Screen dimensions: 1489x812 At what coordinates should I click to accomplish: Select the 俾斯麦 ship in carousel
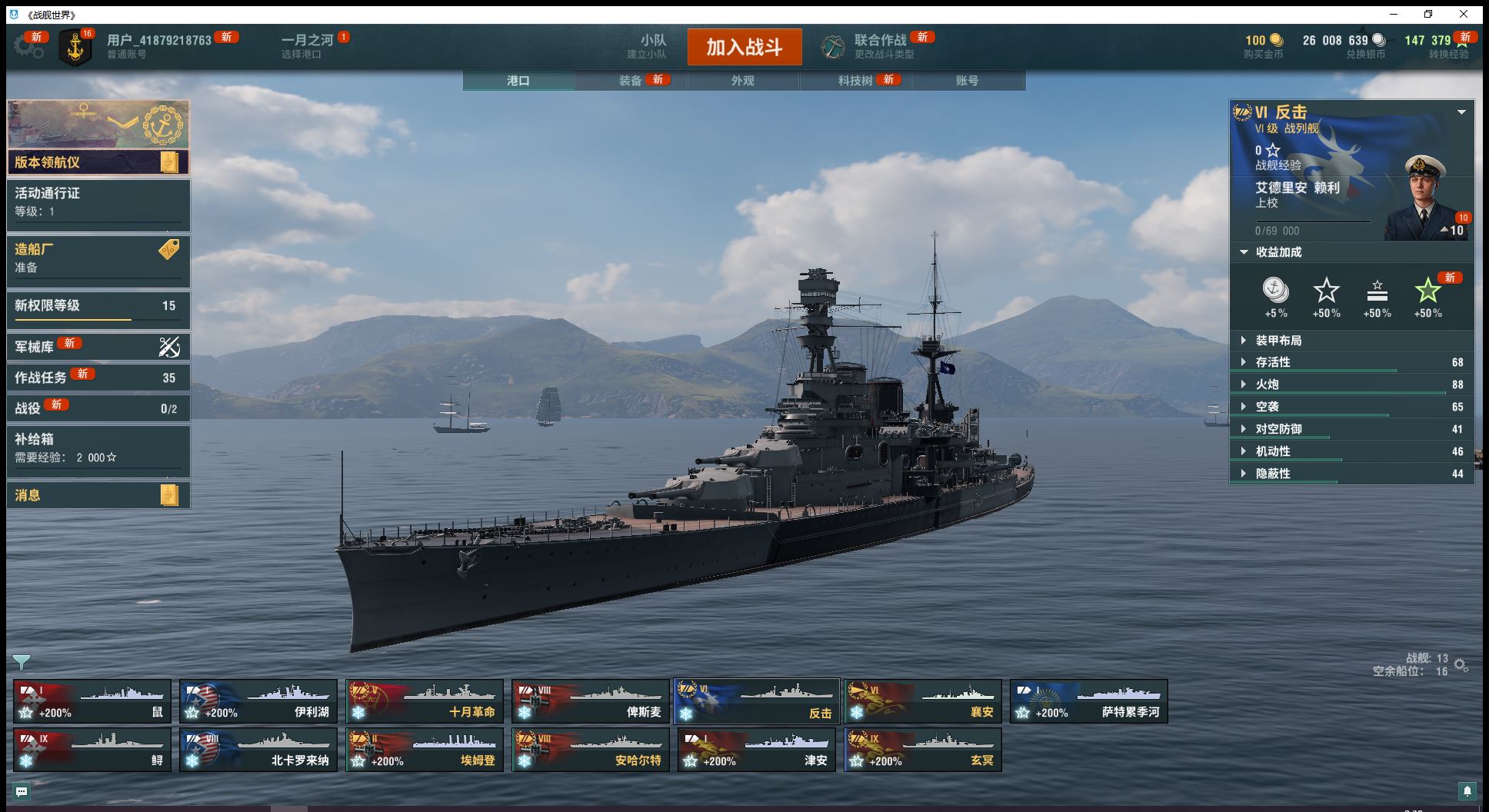coord(590,701)
